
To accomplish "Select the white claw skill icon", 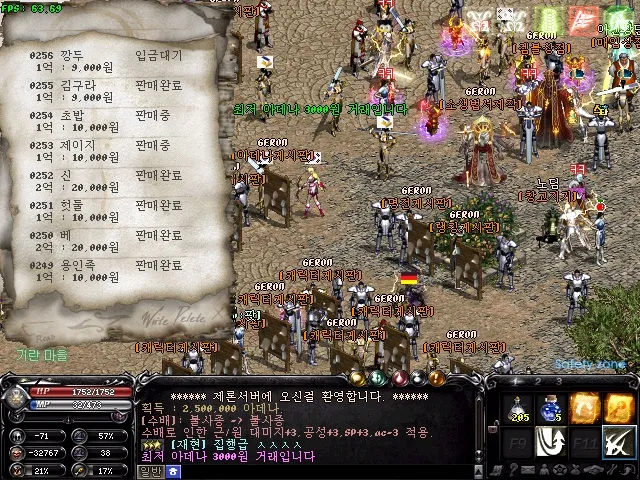I will click(x=551, y=441).
